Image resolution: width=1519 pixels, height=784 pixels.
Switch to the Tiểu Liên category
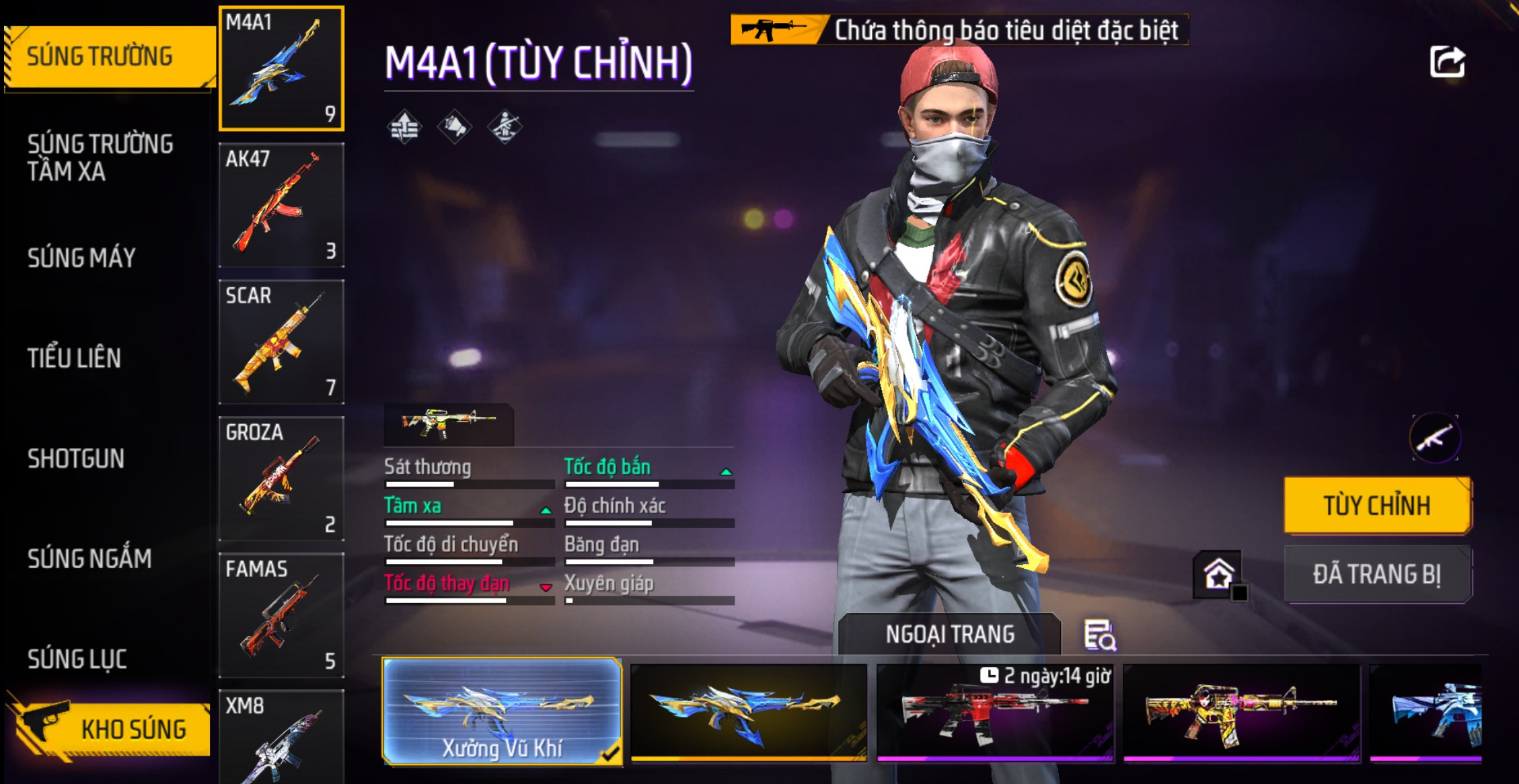coord(75,358)
